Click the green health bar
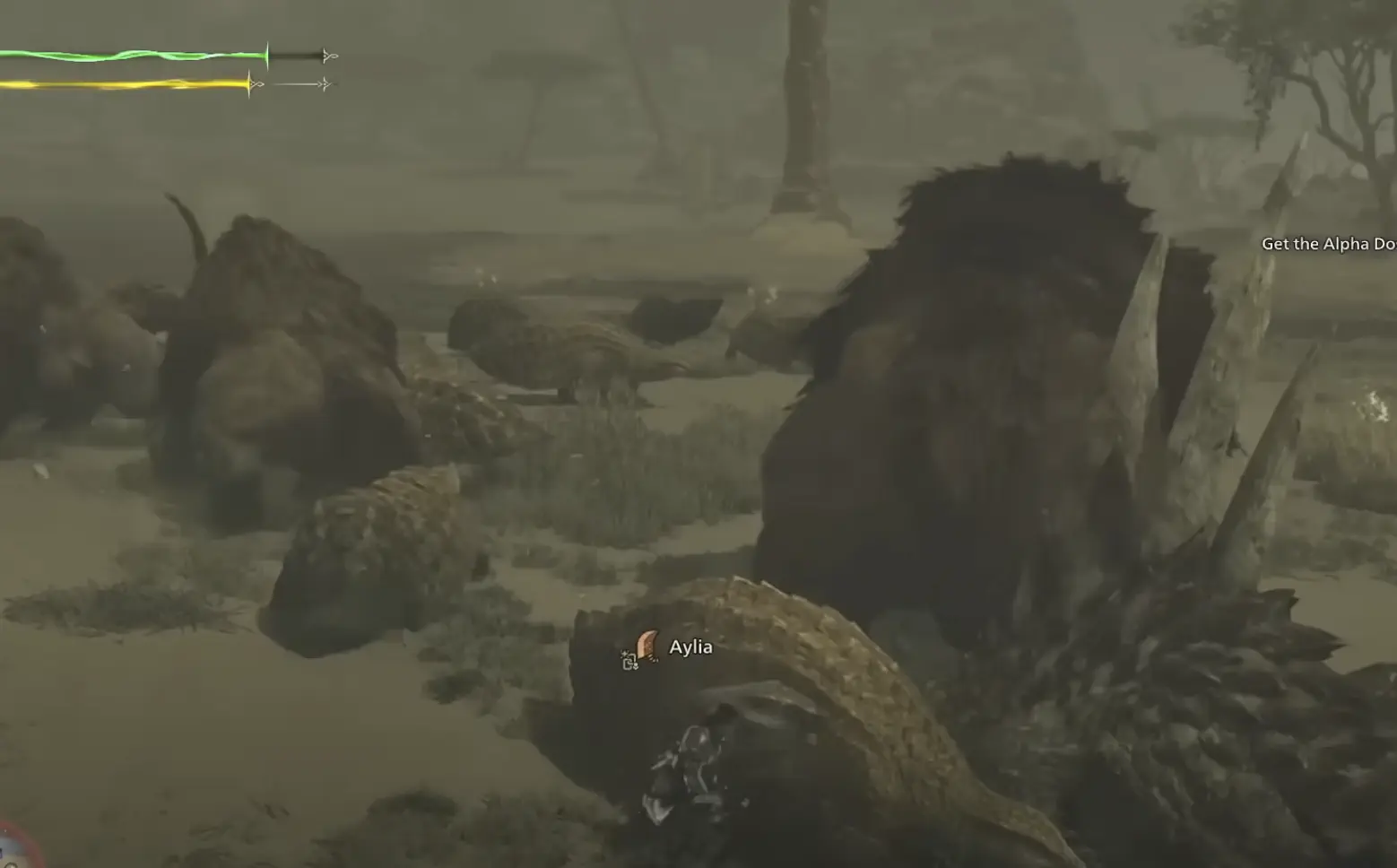This screenshot has width=1397, height=868. coord(134,56)
